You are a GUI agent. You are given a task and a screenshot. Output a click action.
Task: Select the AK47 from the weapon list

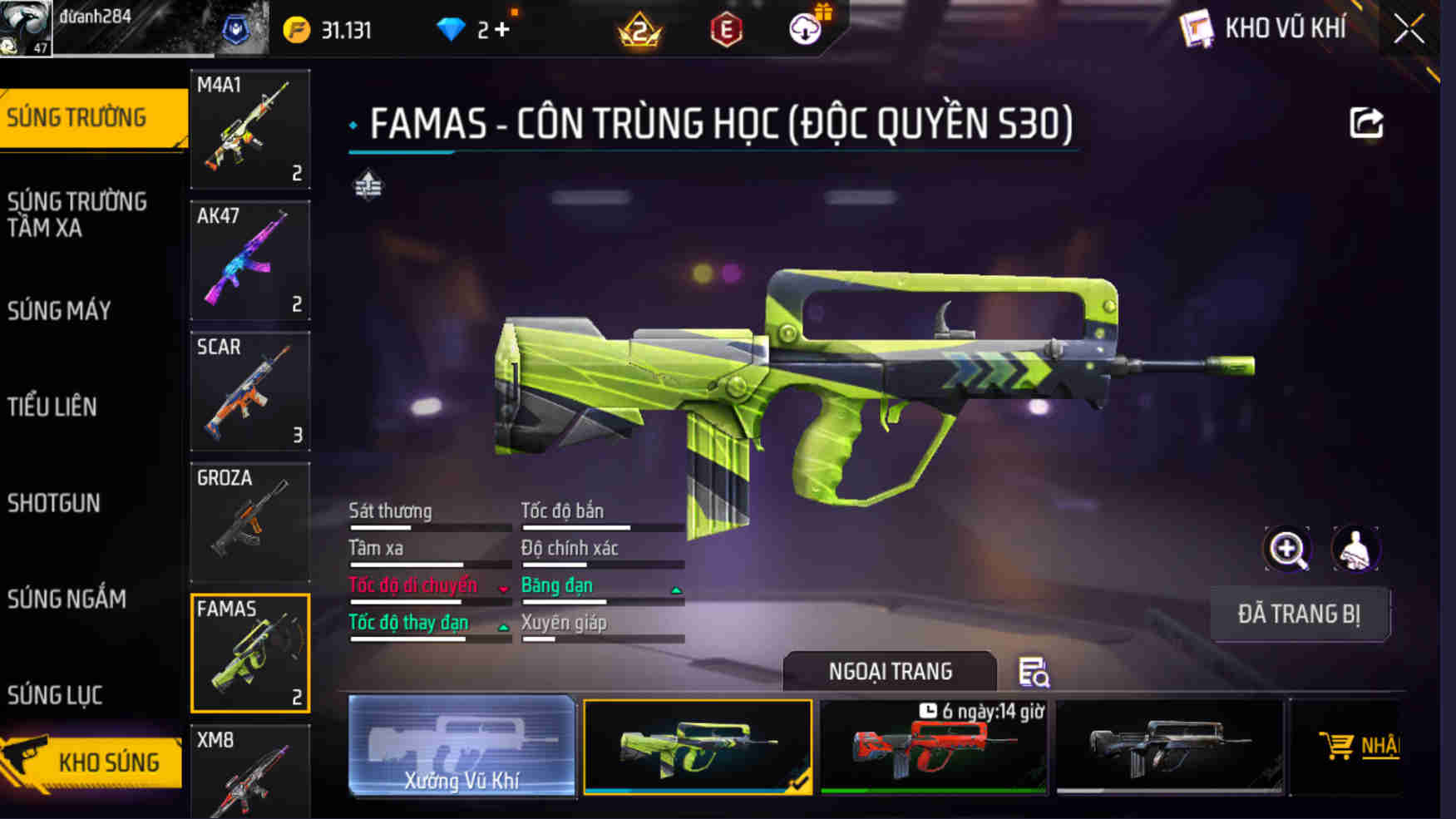(x=249, y=260)
